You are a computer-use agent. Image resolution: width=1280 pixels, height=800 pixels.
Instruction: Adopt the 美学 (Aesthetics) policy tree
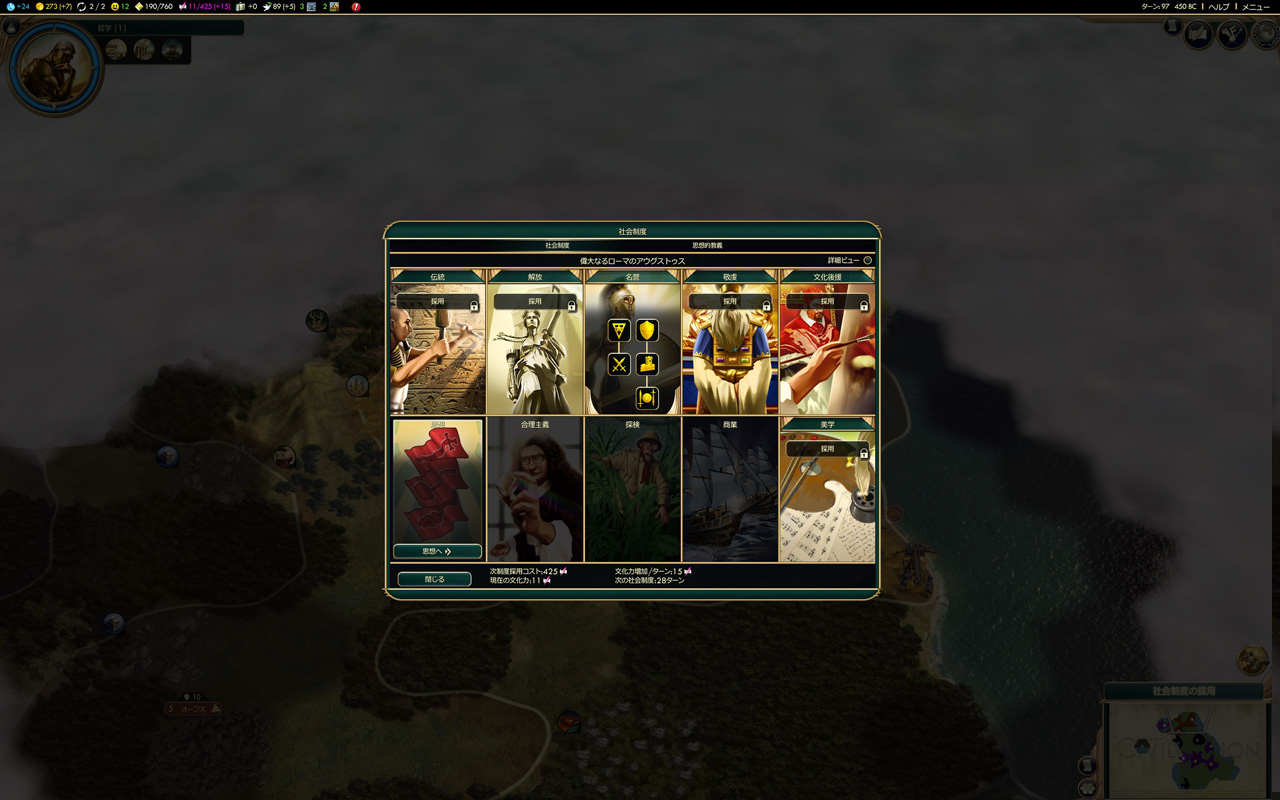click(827, 449)
